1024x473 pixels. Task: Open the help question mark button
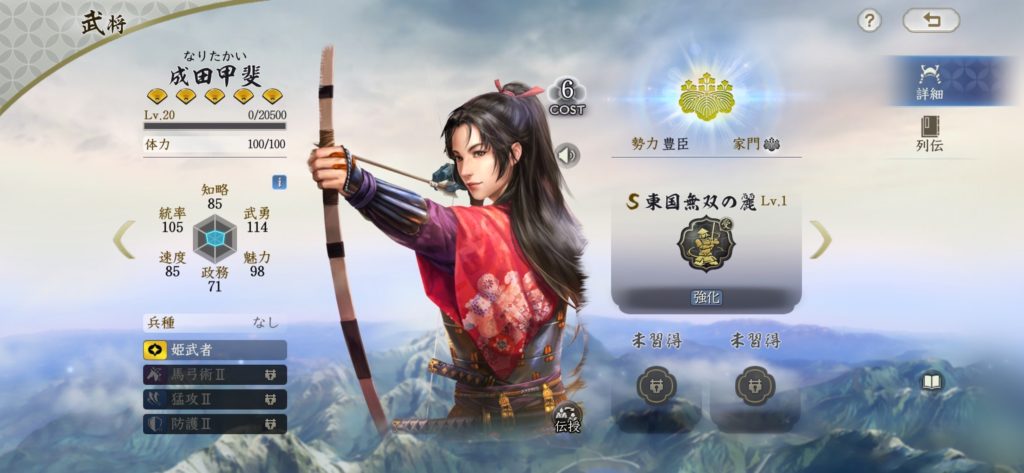click(x=870, y=20)
